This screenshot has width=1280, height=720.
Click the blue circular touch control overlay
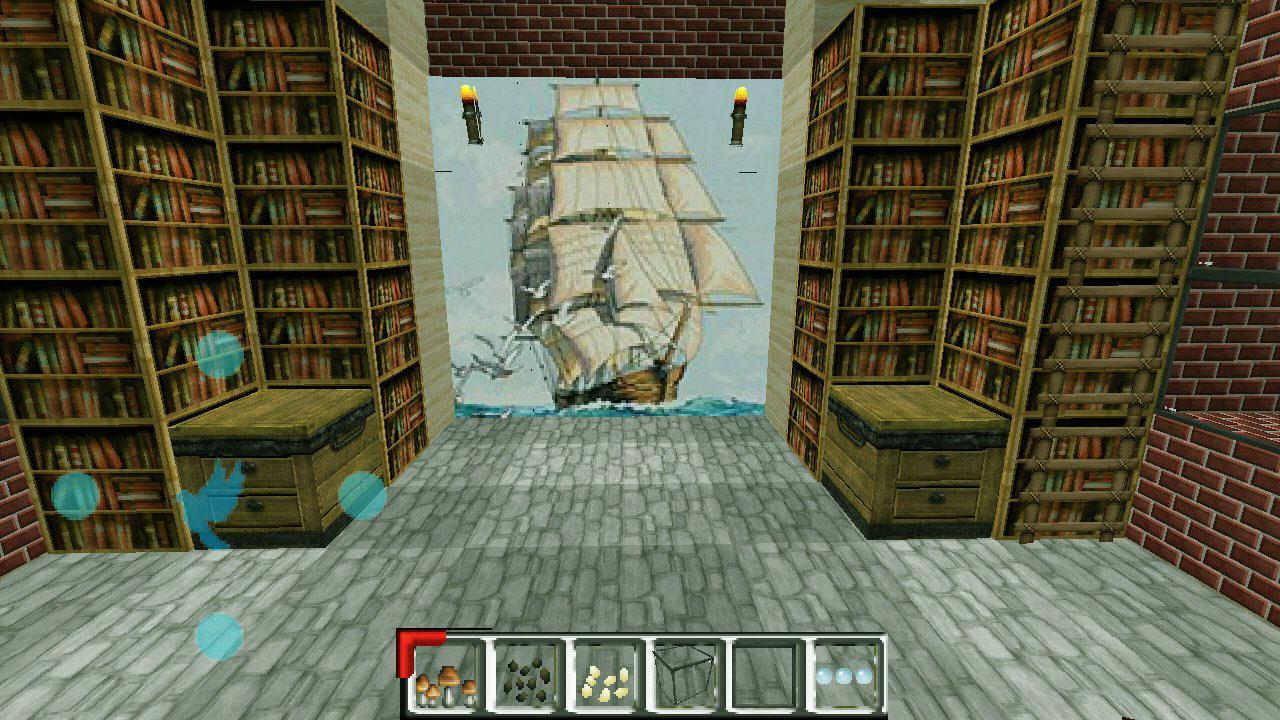pyautogui.click(x=75, y=495)
